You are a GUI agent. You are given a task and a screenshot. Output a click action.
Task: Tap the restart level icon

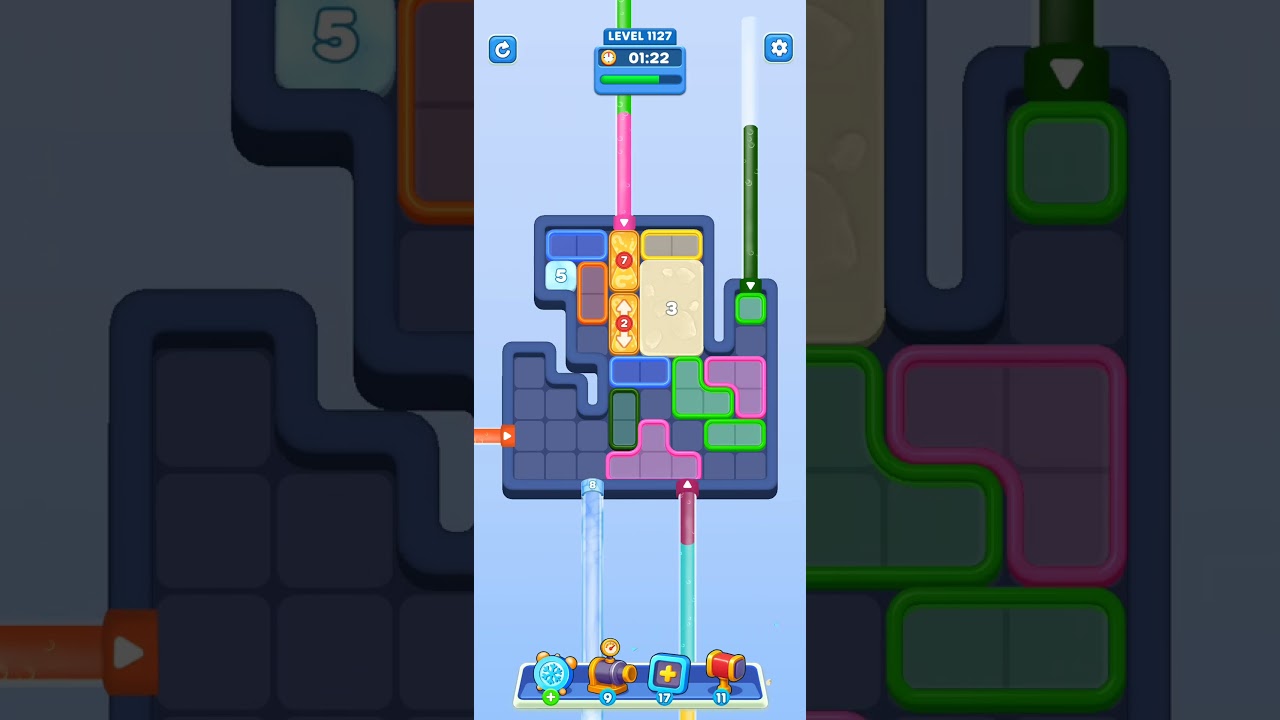(x=503, y=50)
